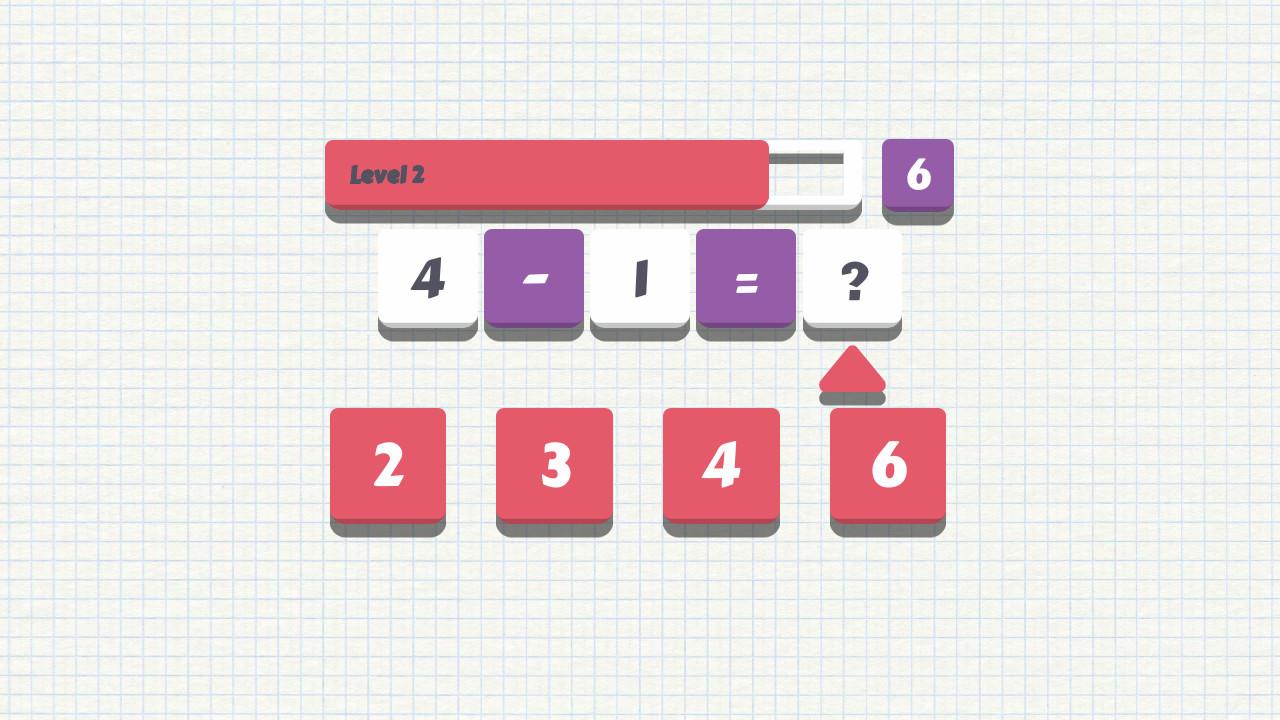Tap the answer tile showing 4
Viewport: 1280px width, 720px height.
coord(721,464)
